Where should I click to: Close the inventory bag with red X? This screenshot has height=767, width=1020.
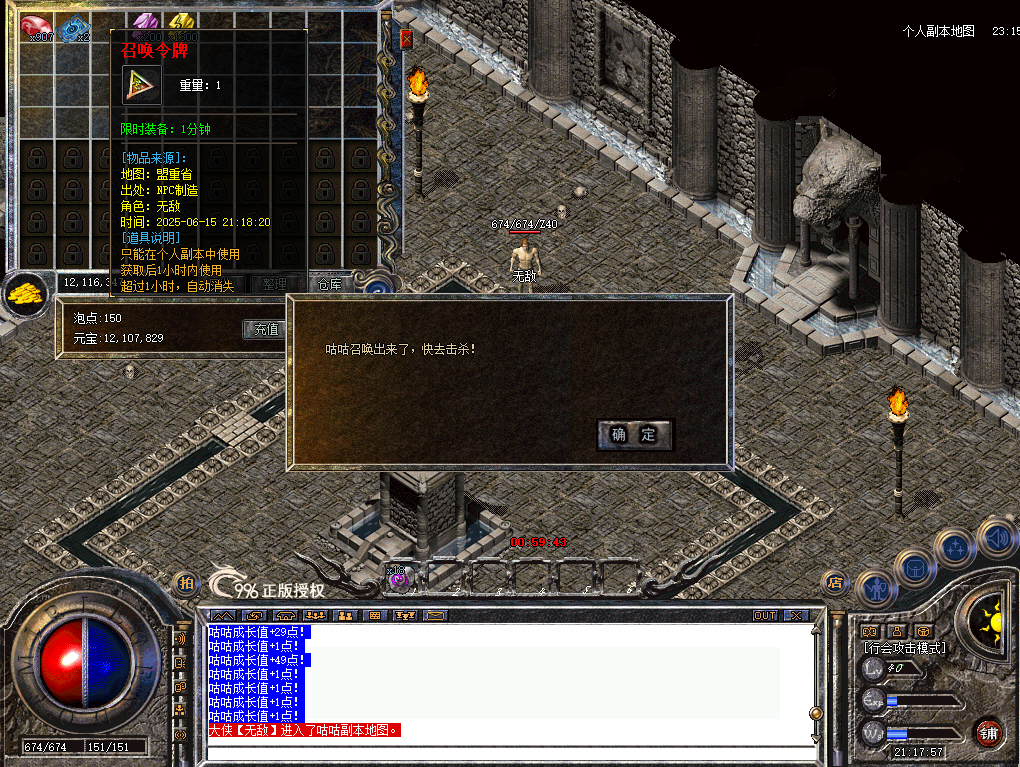click(406, 39)
